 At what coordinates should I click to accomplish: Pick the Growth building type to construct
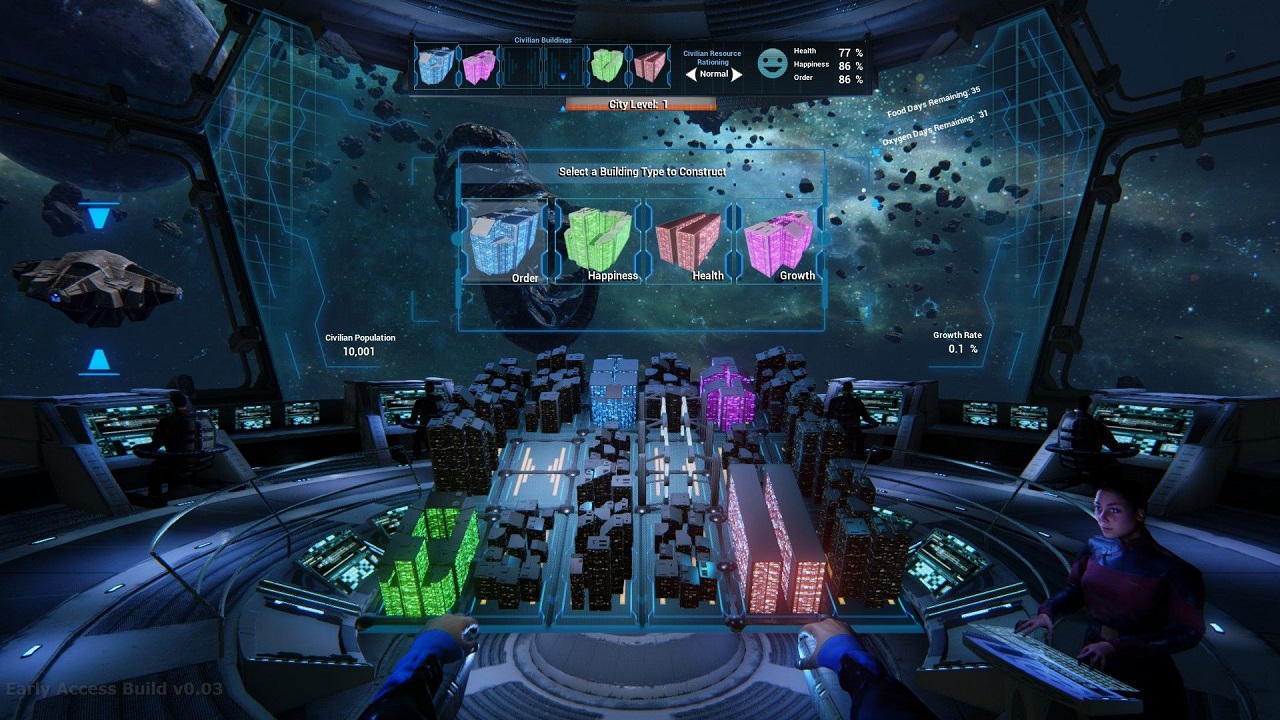pyautogui.click(x=780, y=241)
